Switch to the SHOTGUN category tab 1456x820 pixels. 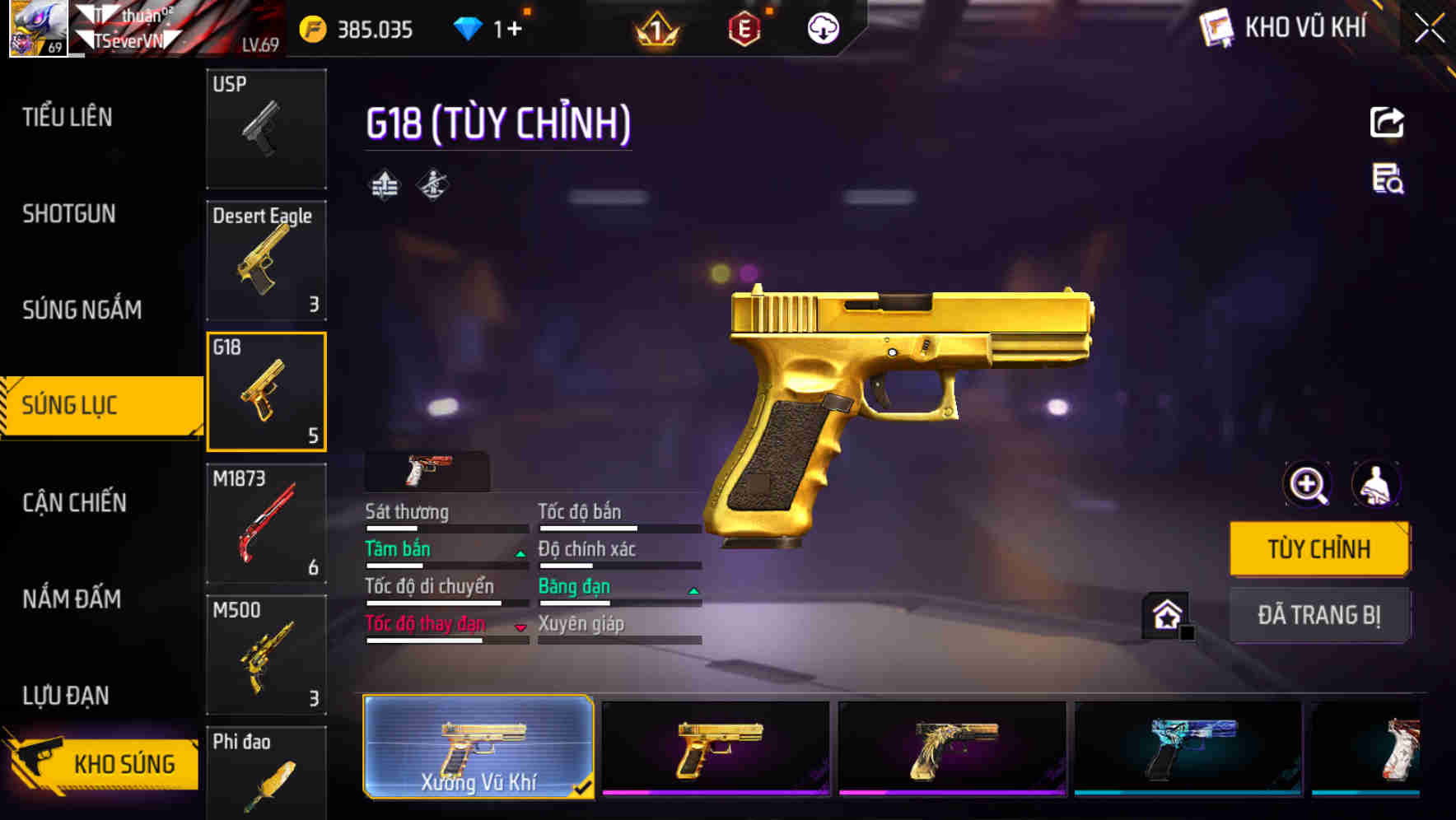coord(68,213)
